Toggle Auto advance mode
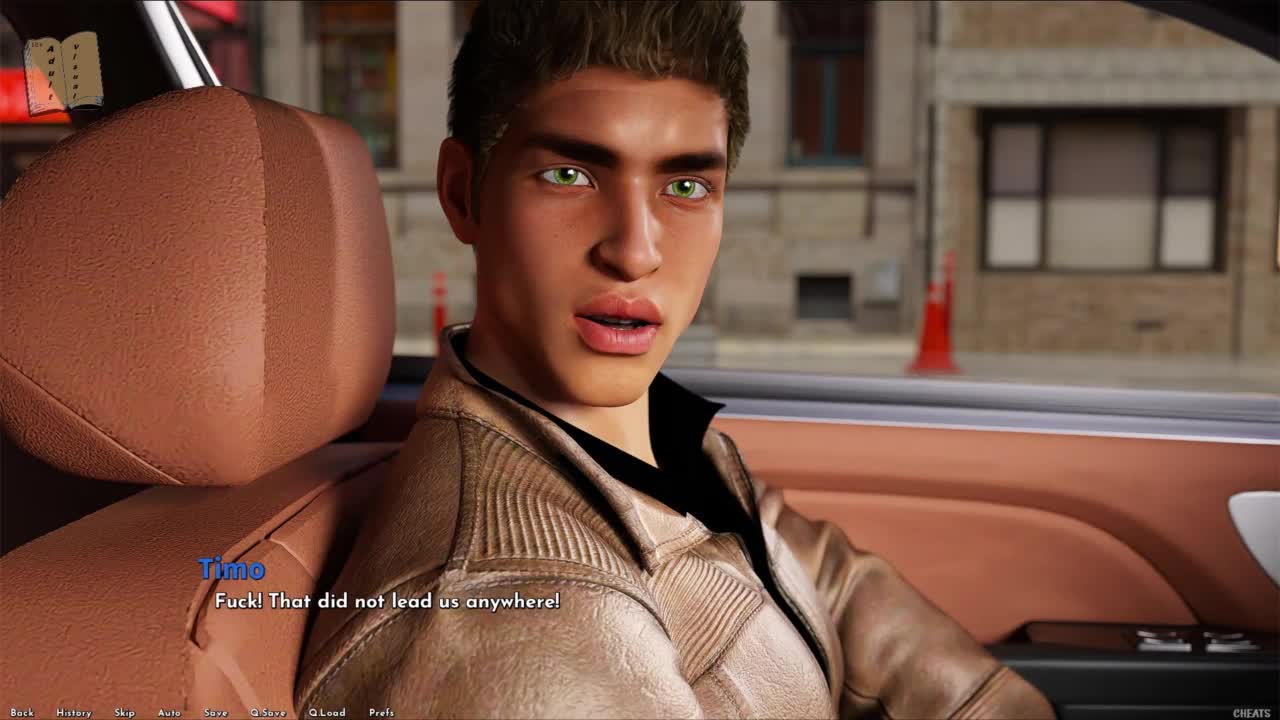Image resolution: width=1280 pixels, height=720 pixels. pyautogui.click(x=169, y=713)
